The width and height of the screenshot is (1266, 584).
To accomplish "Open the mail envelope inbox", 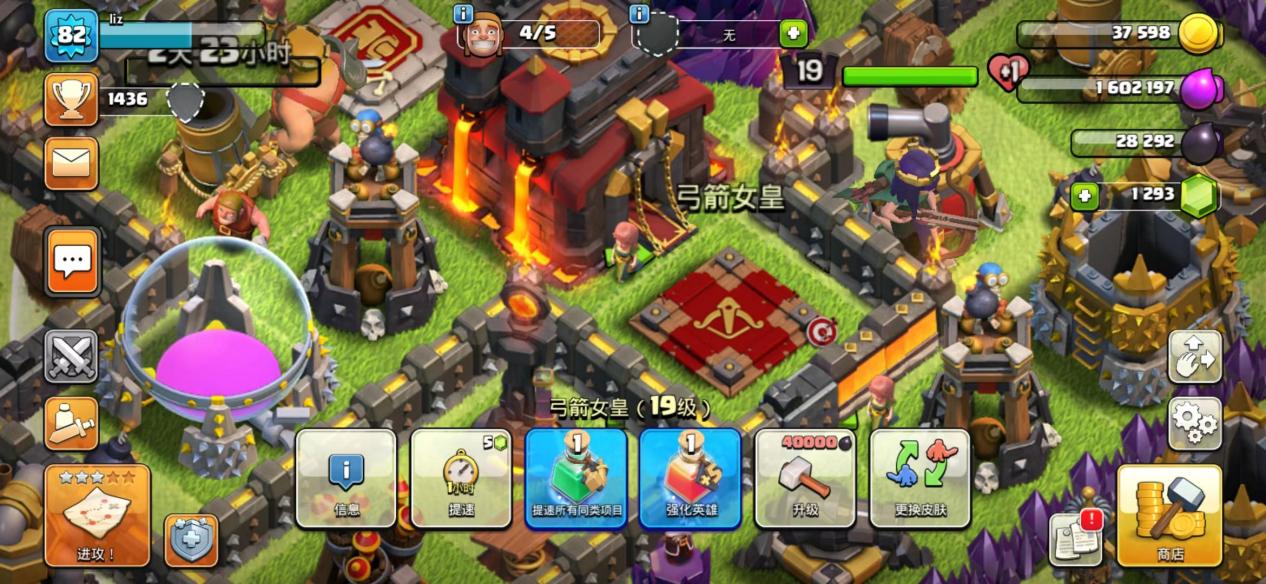I will coord(72,163).
